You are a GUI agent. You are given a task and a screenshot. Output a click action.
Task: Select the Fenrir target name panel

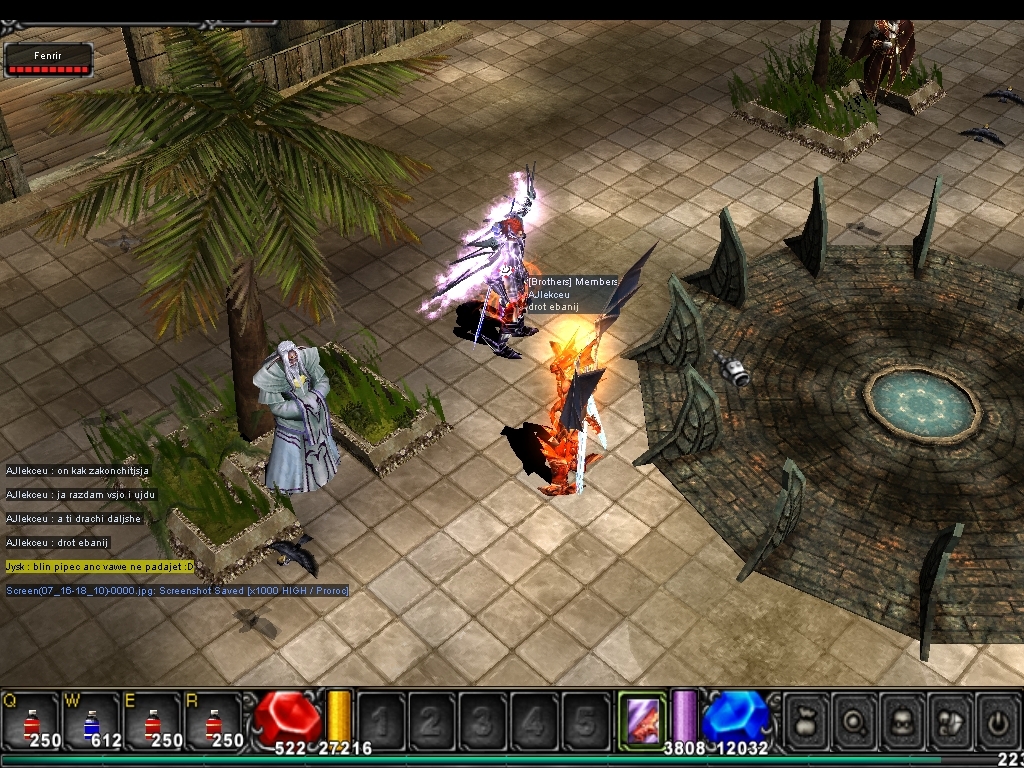(48, 59)
